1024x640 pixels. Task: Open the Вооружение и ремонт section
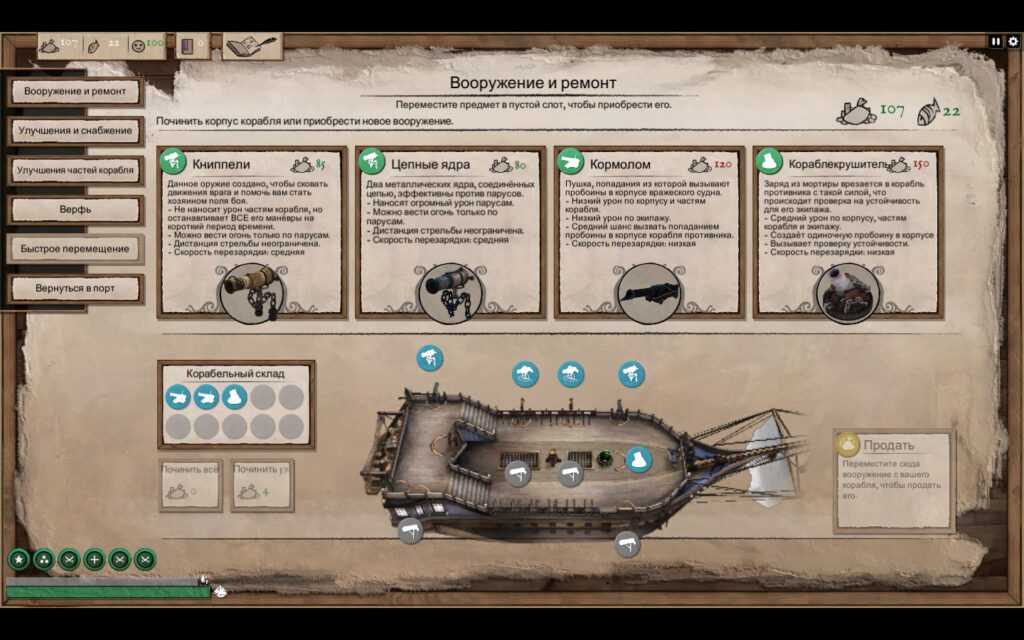75,92
